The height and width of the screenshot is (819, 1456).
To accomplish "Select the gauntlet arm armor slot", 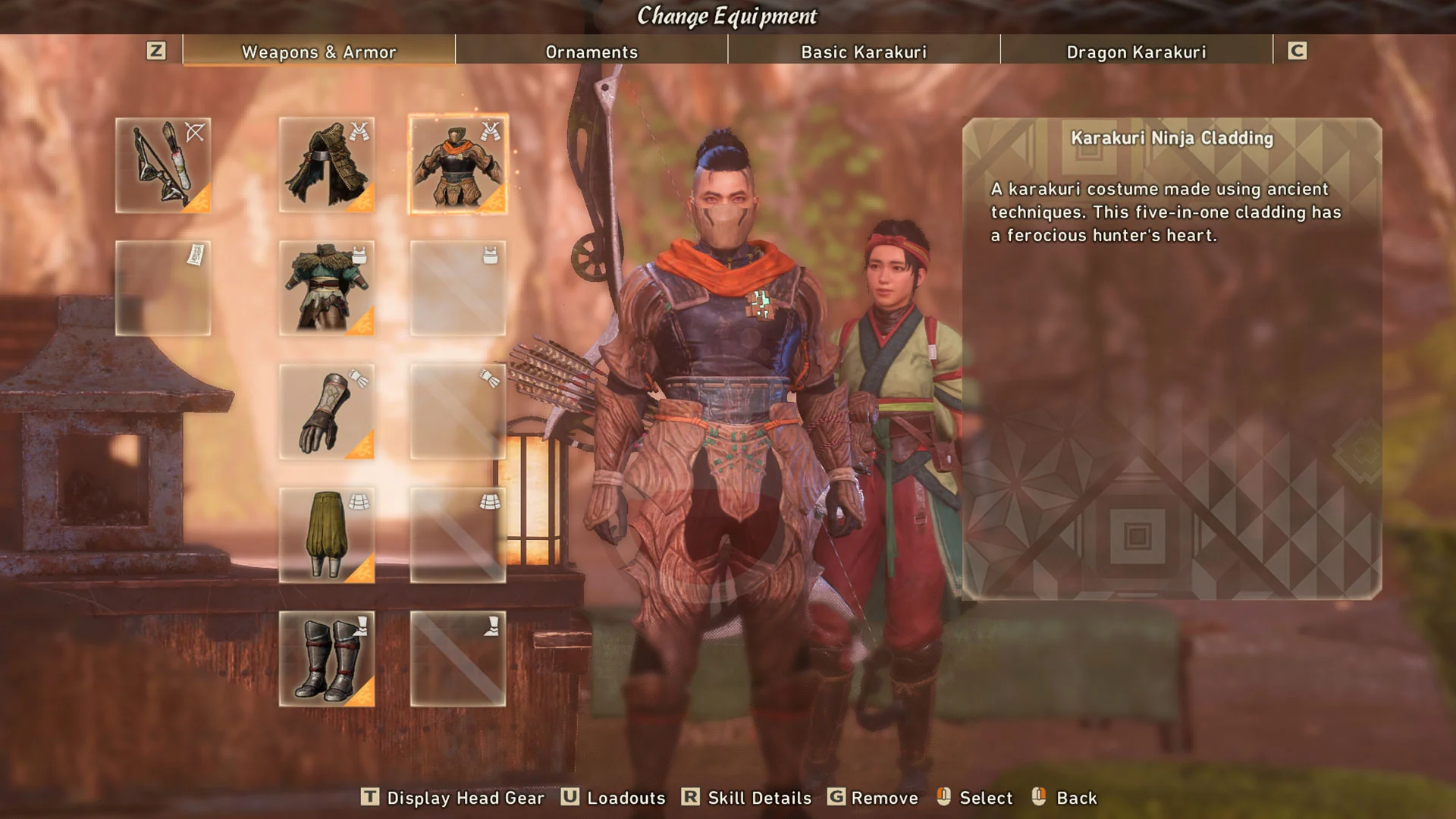I will [327, 412].
